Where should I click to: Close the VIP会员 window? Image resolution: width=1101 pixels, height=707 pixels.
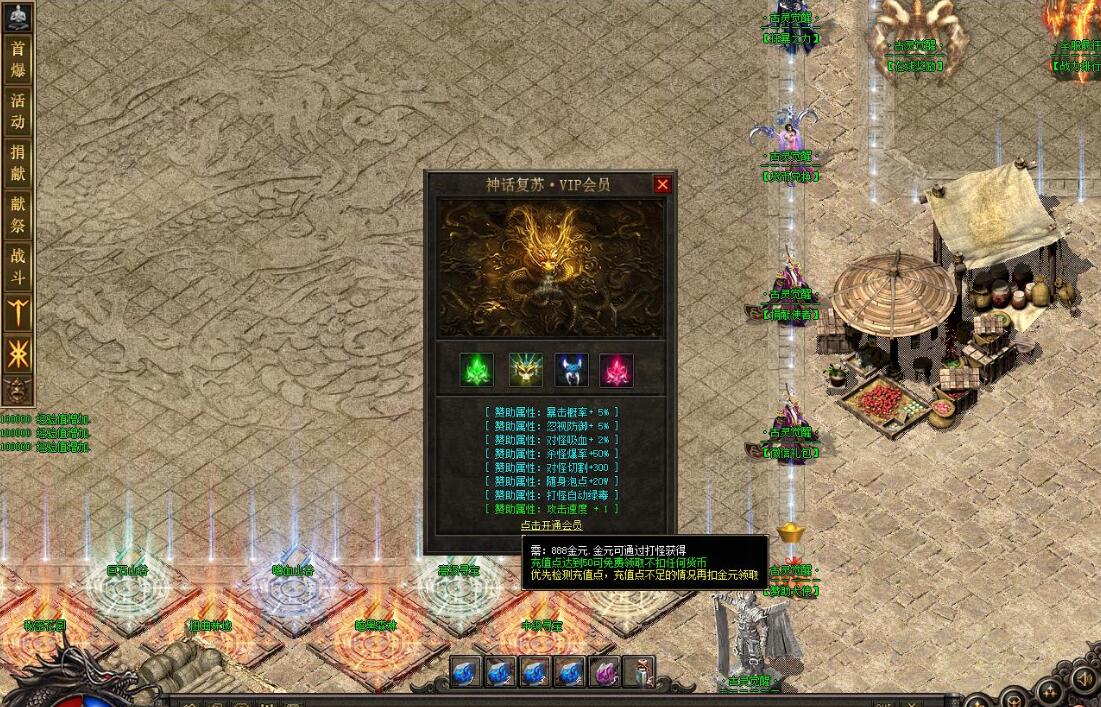click(662, 185)
